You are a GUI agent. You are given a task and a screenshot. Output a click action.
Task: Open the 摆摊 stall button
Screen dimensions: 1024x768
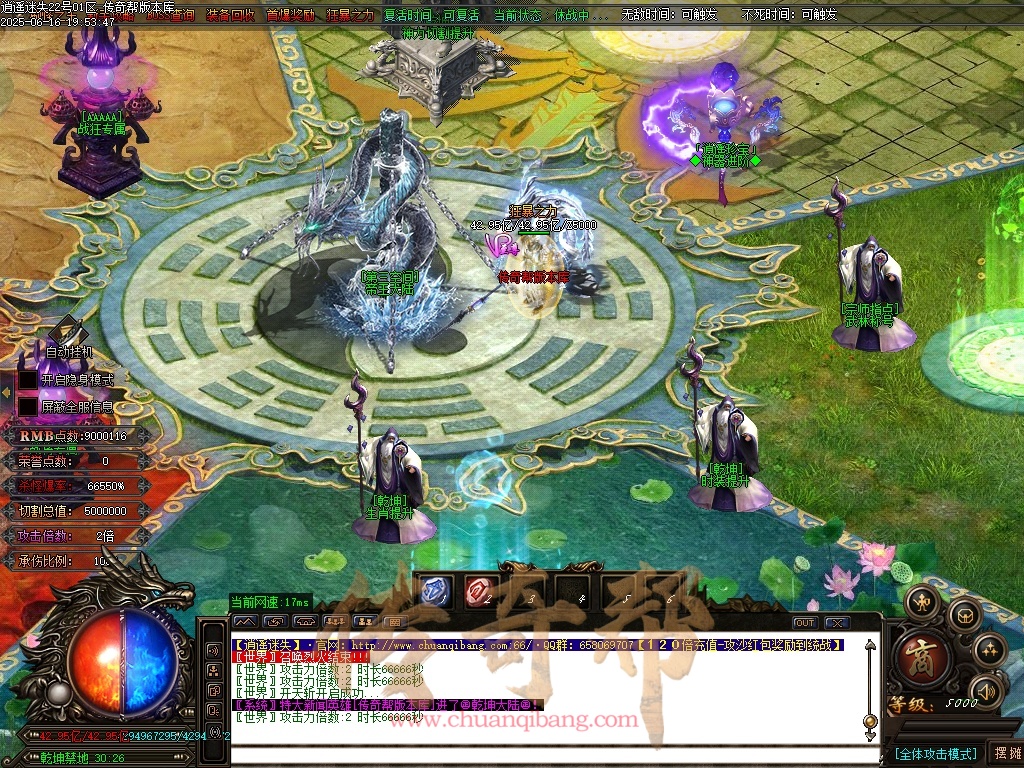tap(1005, 753)
